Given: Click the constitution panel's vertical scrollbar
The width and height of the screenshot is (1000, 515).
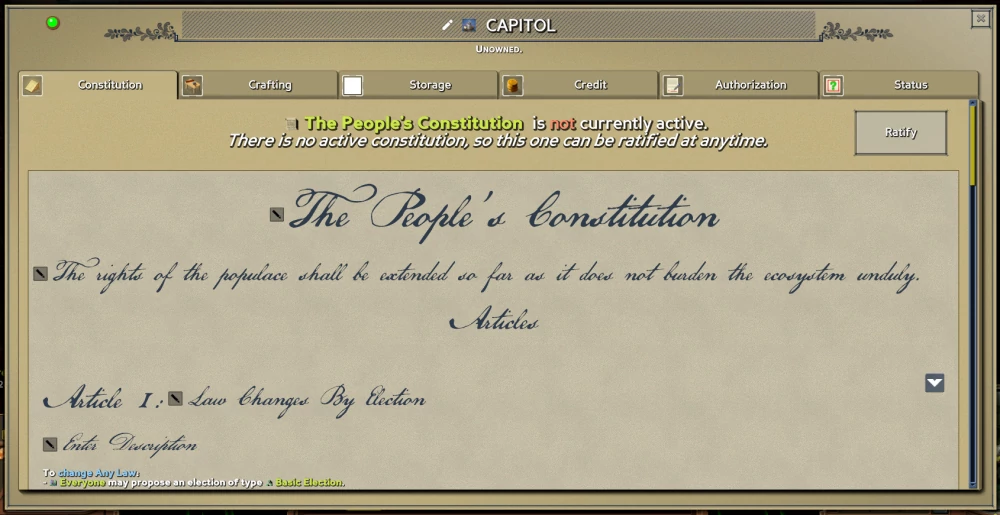Looking at the screenshot, I should (x=972, y=300).
